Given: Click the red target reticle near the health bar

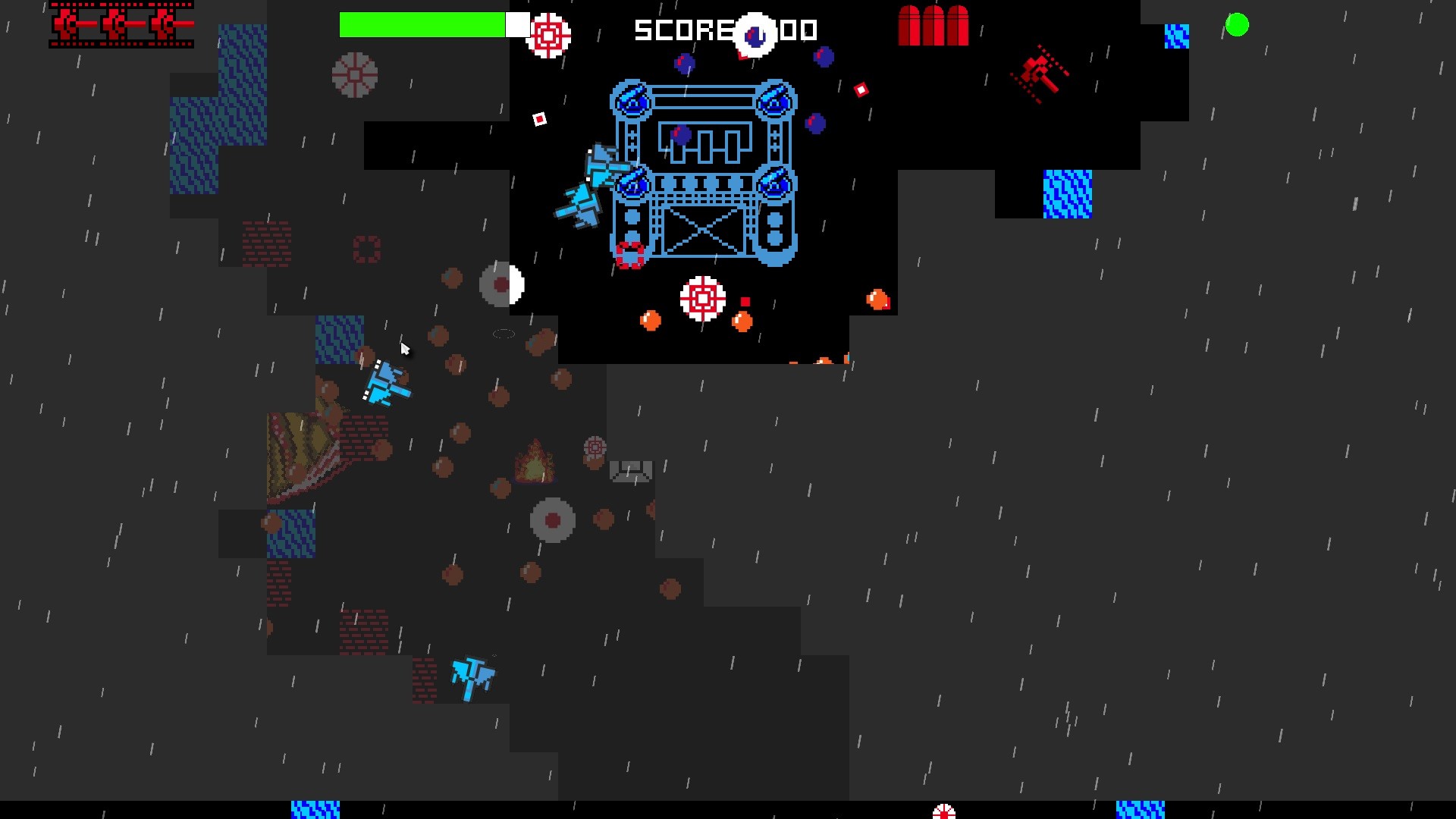Looking at the screenshot, I should (548, 34).
